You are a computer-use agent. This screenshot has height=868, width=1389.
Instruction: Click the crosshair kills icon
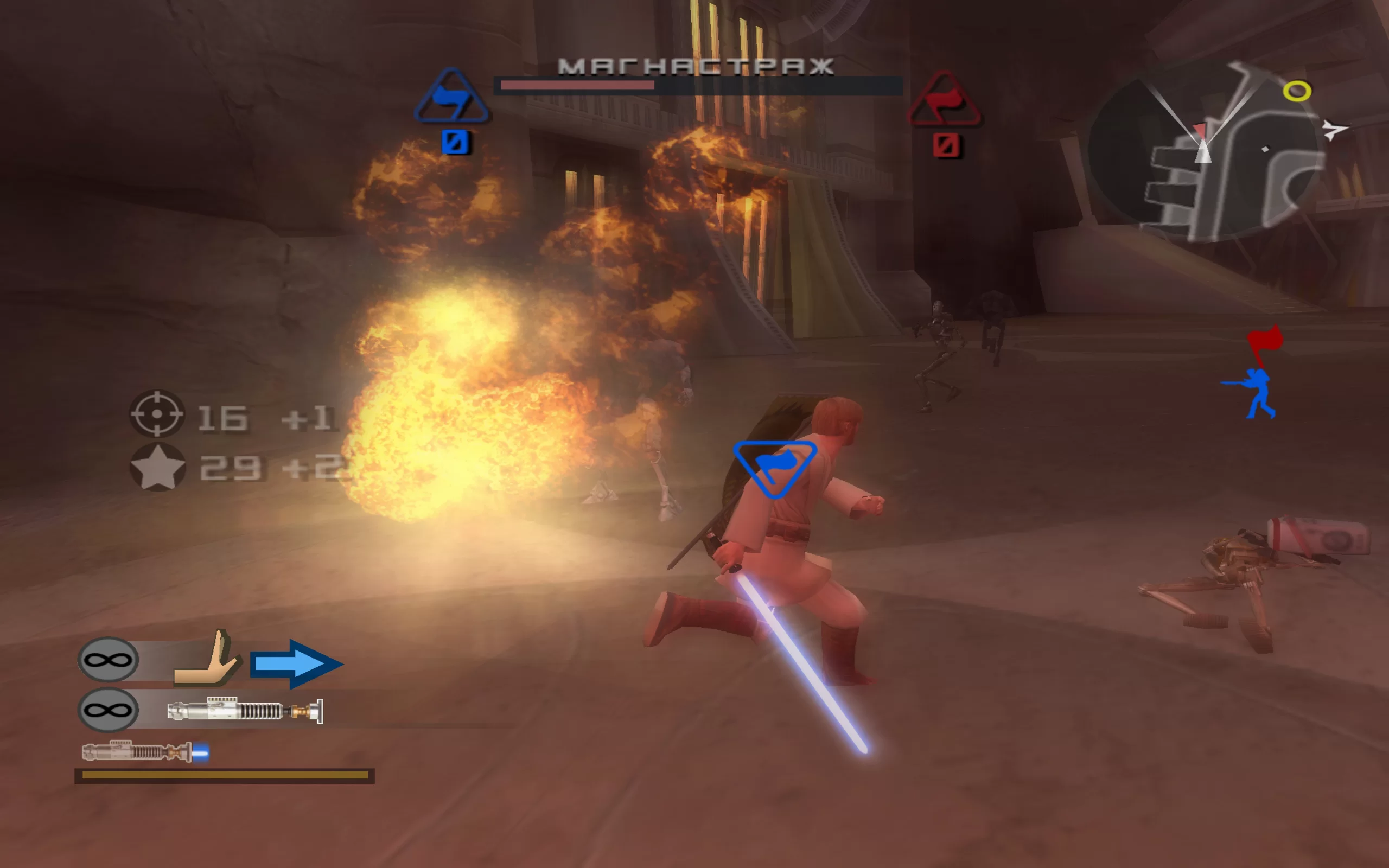point(157,413)
